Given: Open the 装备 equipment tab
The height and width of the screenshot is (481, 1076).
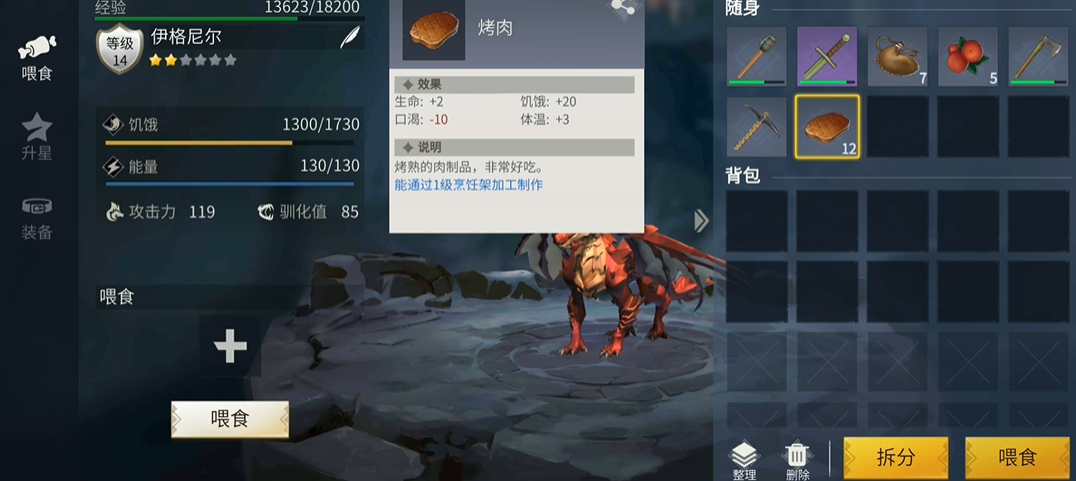Looking at the screenshot, I should pos(37,217).
